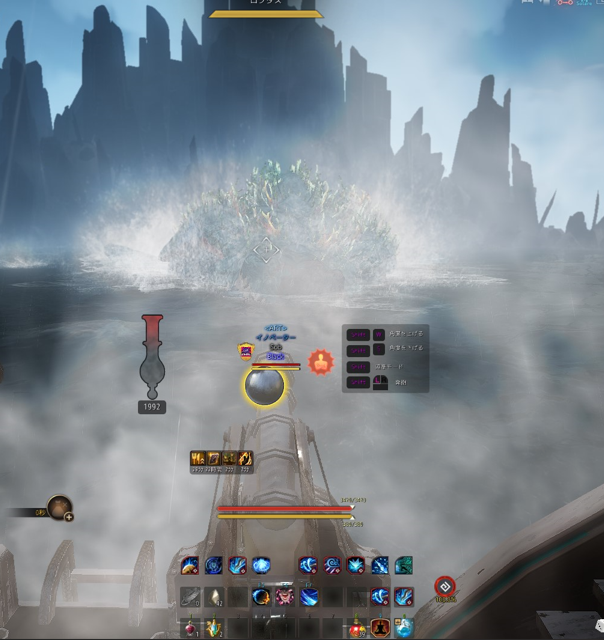
Task: Select the grey feather quickslot
Action: pos(189,597)
